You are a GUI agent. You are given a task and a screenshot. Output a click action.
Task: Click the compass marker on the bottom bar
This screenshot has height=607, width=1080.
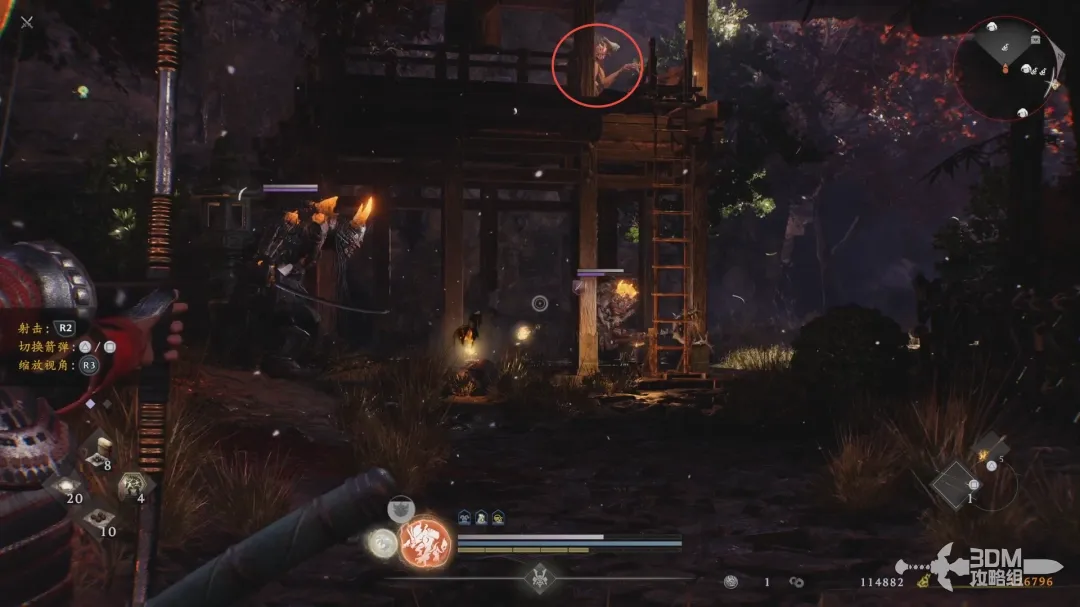tap(542, 578)
